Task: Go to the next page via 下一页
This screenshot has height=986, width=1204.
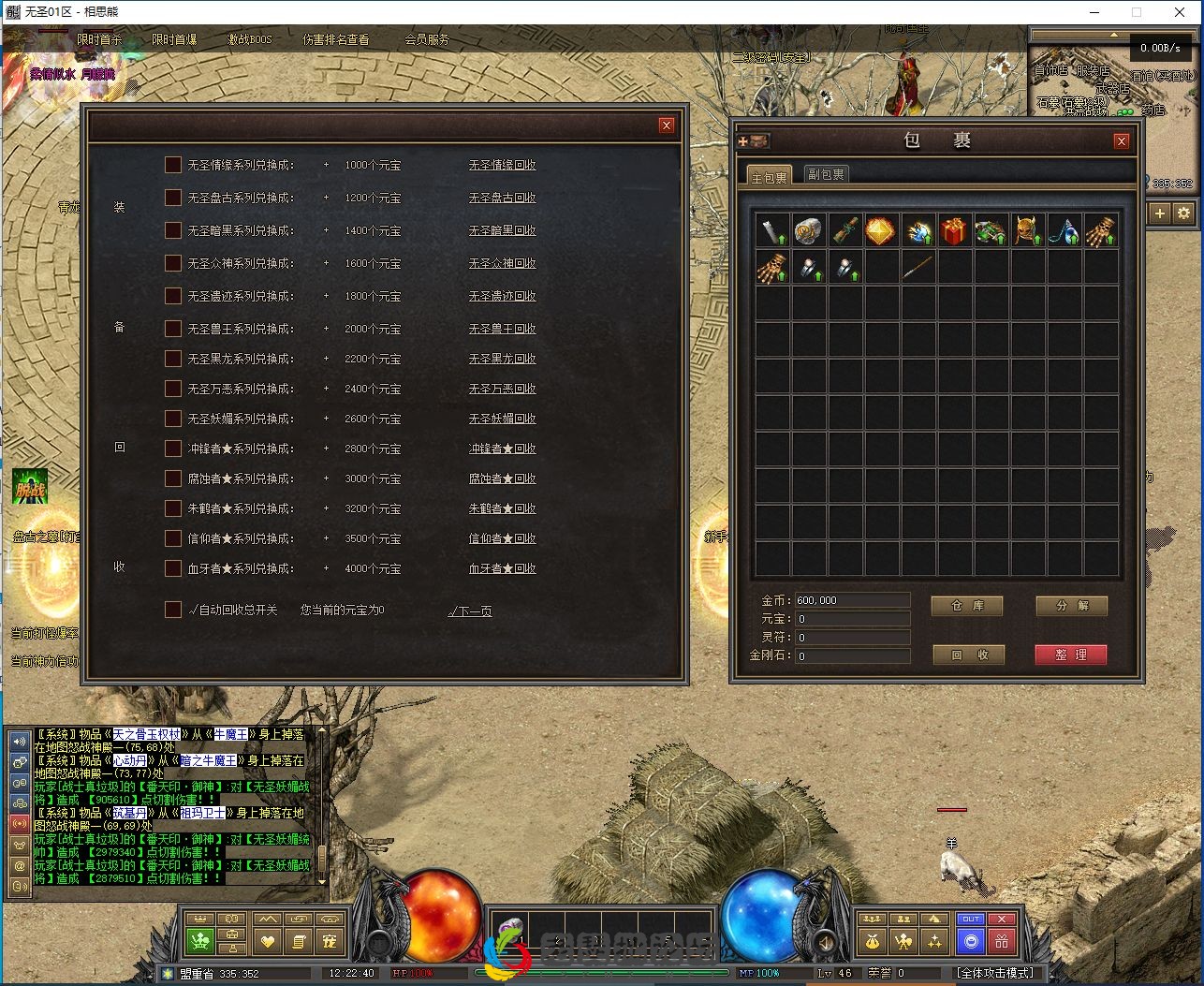Action: (470, 611)
